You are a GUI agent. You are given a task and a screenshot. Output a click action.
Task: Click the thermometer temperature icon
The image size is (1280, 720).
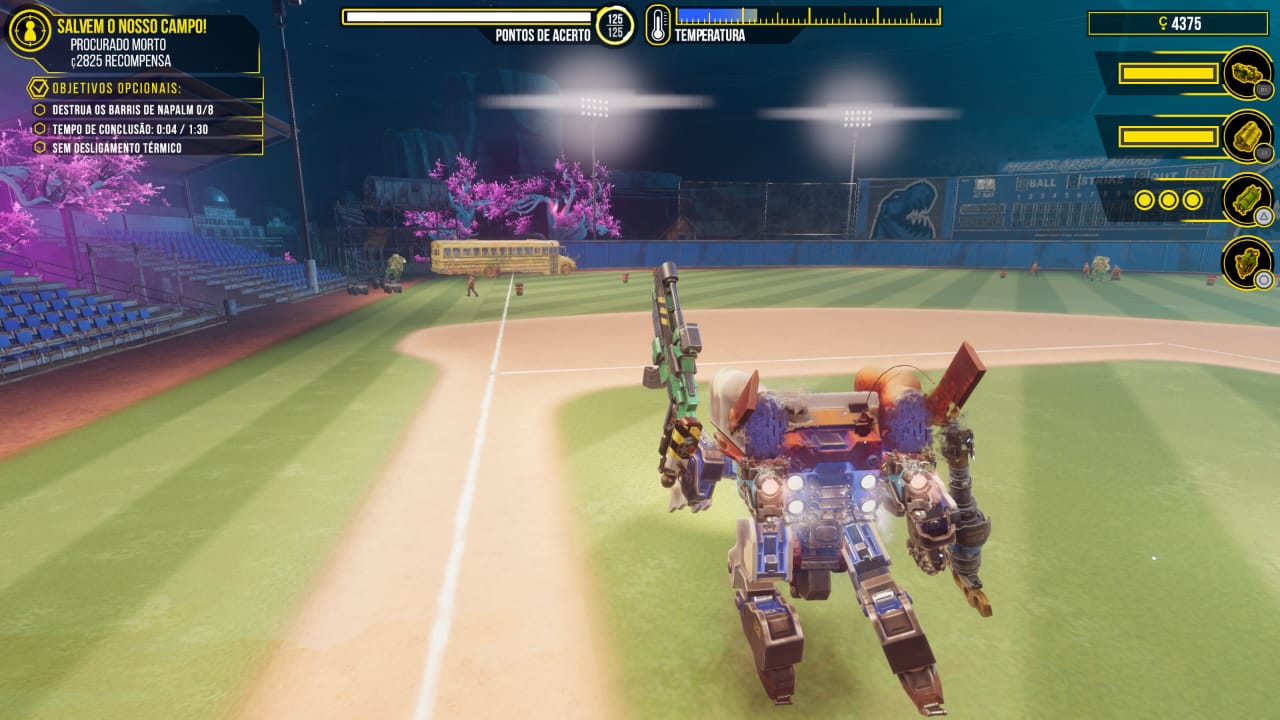pos(658,24)
